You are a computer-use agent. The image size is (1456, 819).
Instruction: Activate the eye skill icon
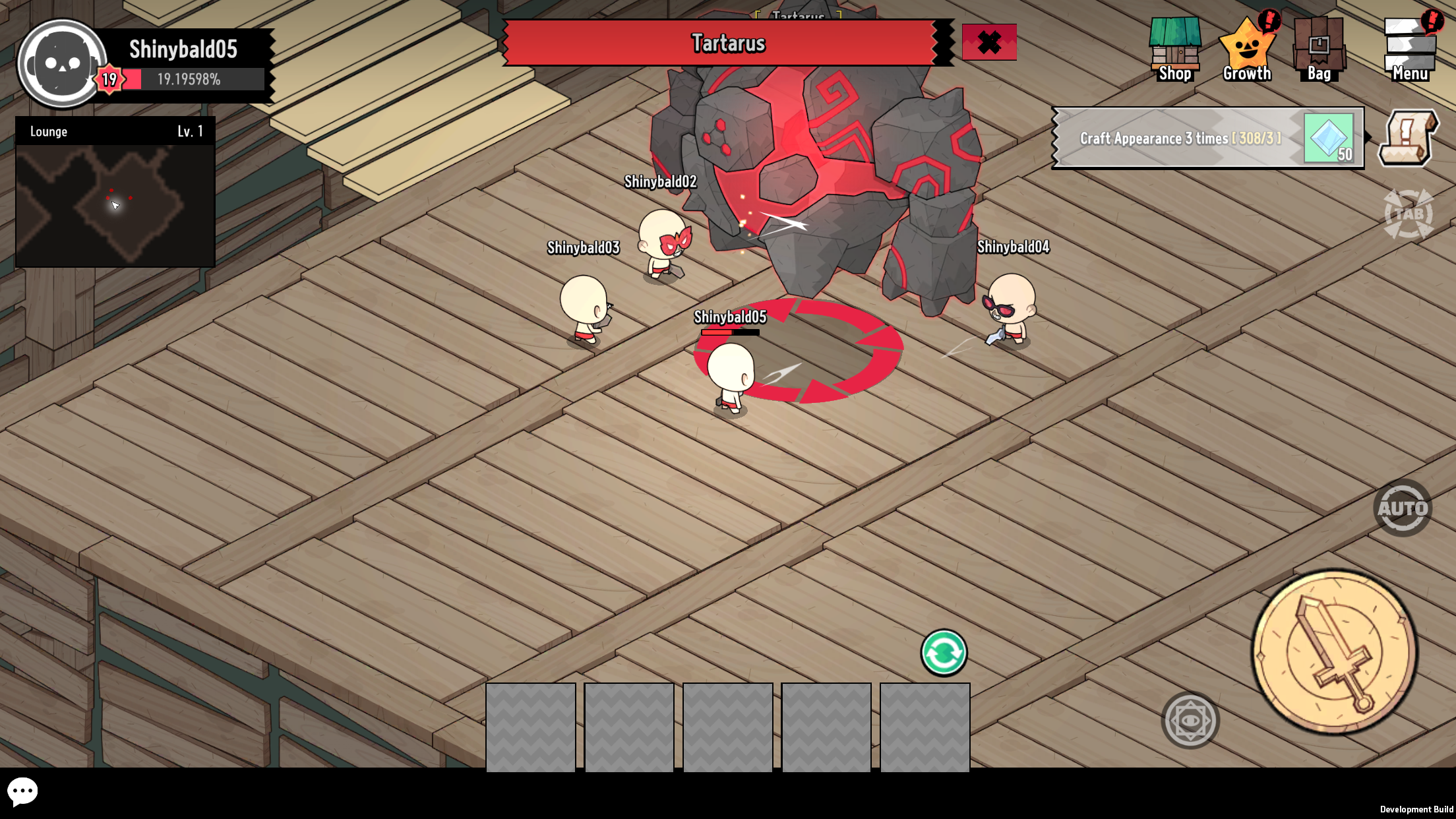click(x=1190, y=720)
